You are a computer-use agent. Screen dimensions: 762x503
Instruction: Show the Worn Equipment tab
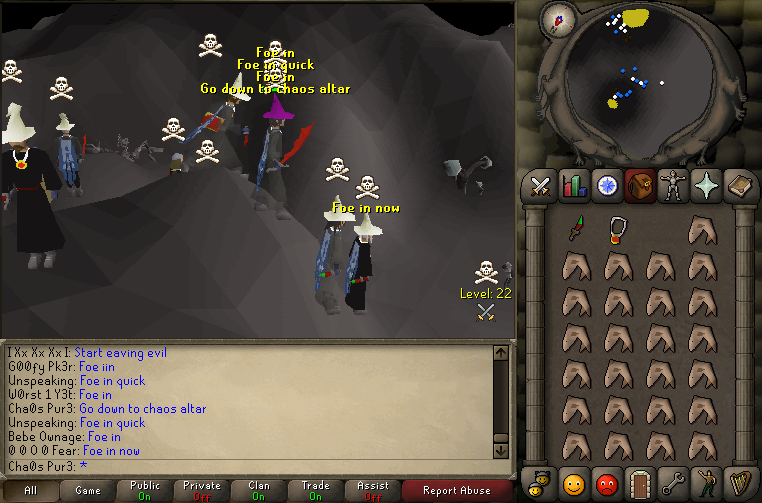coord(673,186)
